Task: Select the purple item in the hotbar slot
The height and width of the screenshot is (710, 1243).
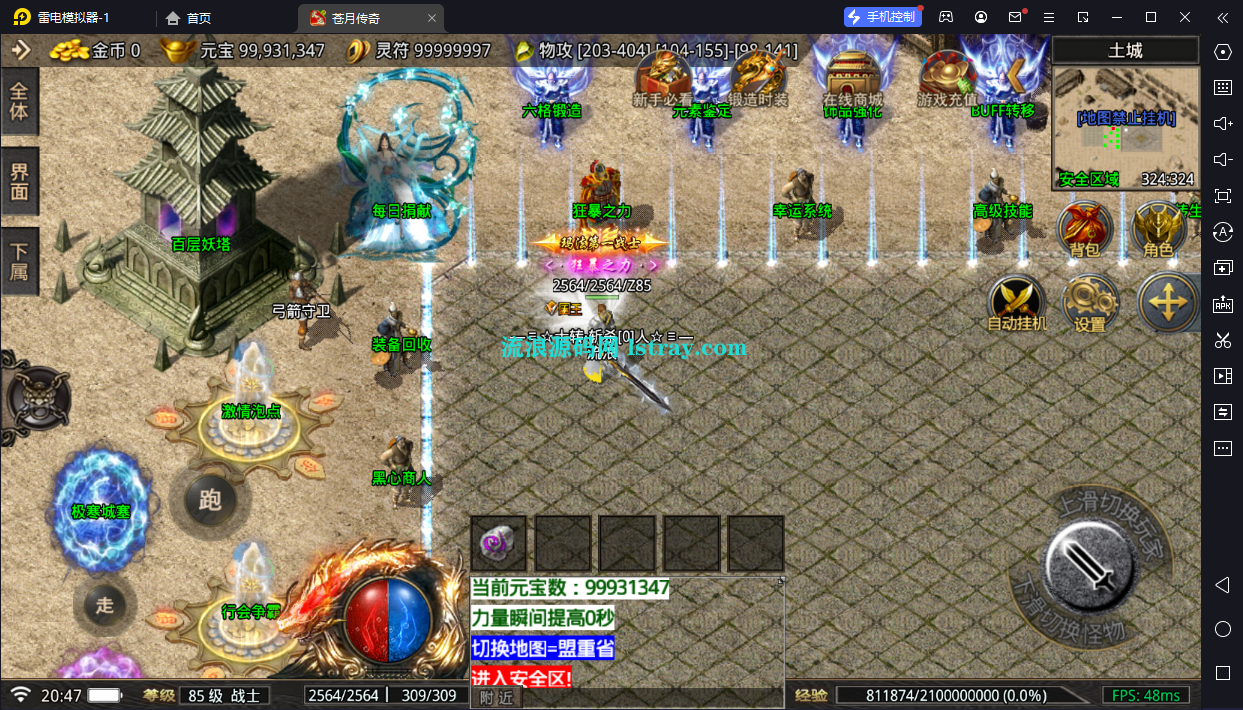Action: 499,544
